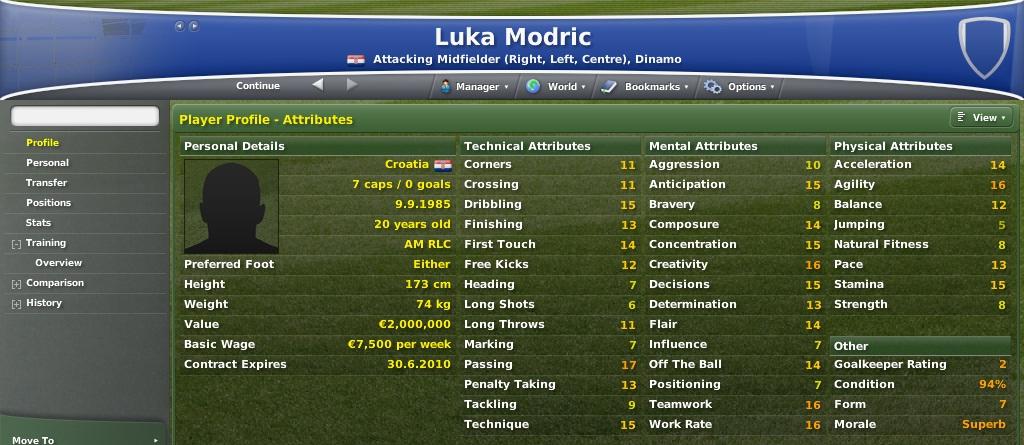The image size is (1024, 445).
Task: Open Training Overview
Action: point(59,263)
